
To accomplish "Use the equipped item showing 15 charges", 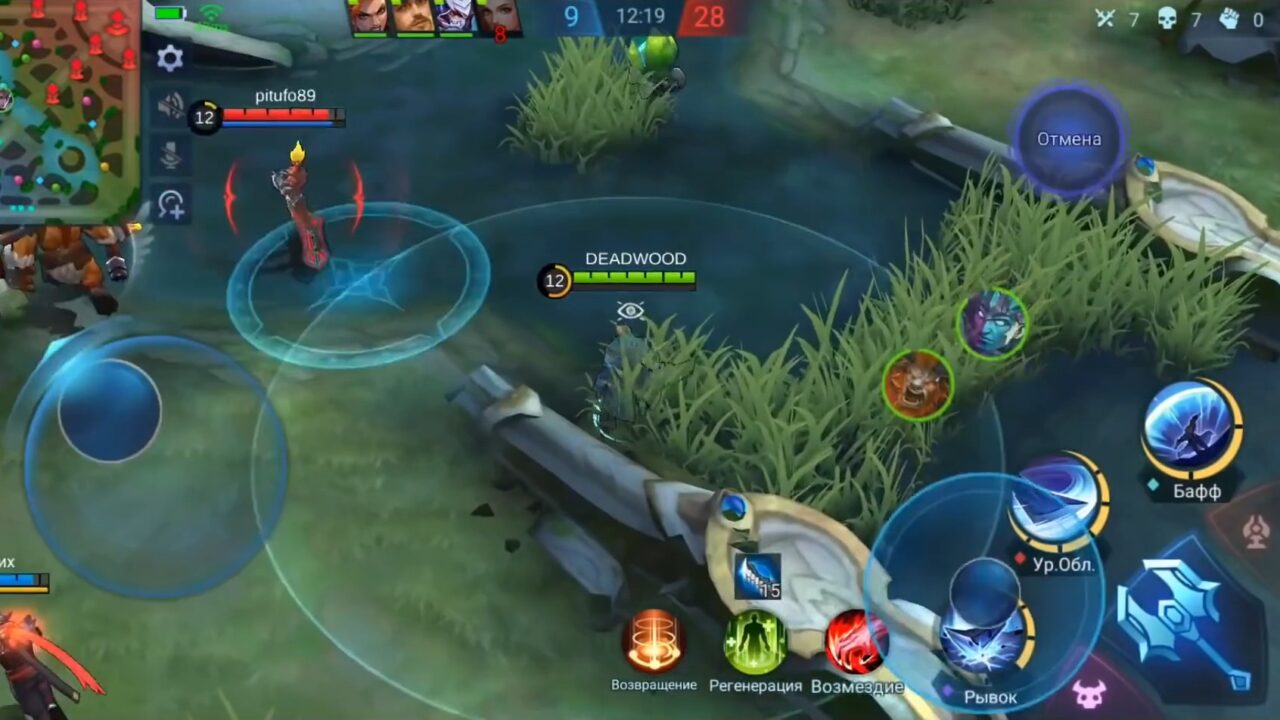I will point(757,576).
